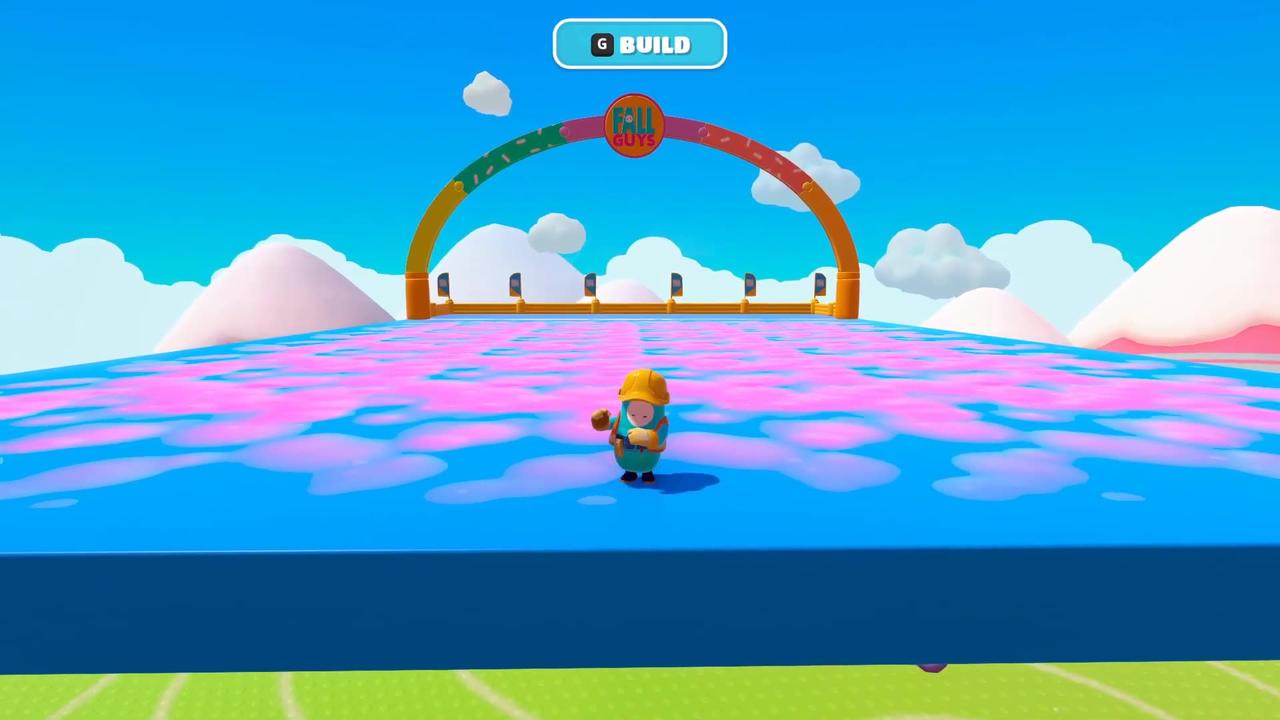
Task: Select the banner flag nearest the left arch pillar
Action: (x=444, y=283)
